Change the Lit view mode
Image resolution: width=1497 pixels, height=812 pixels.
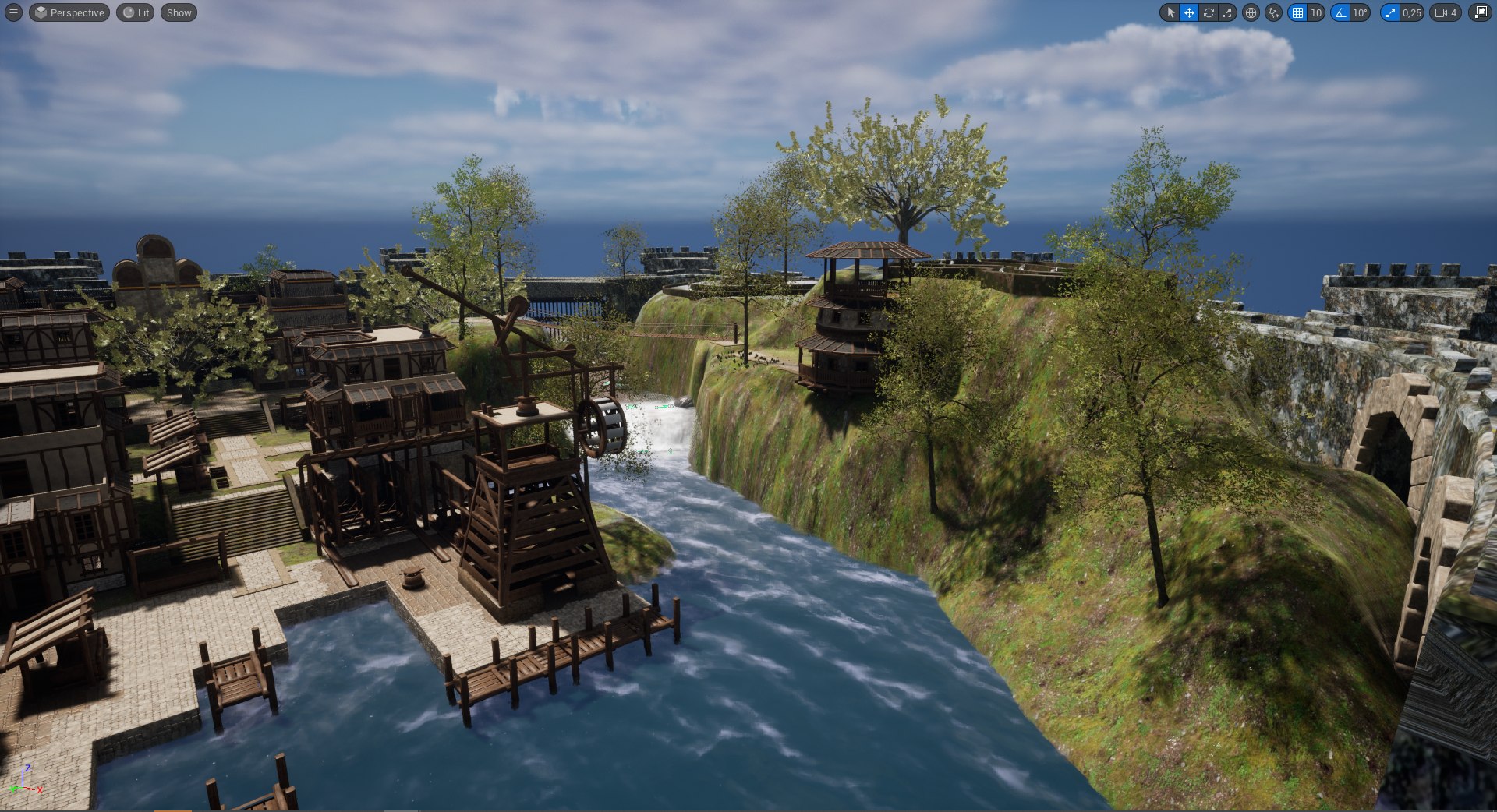point(136,12)
